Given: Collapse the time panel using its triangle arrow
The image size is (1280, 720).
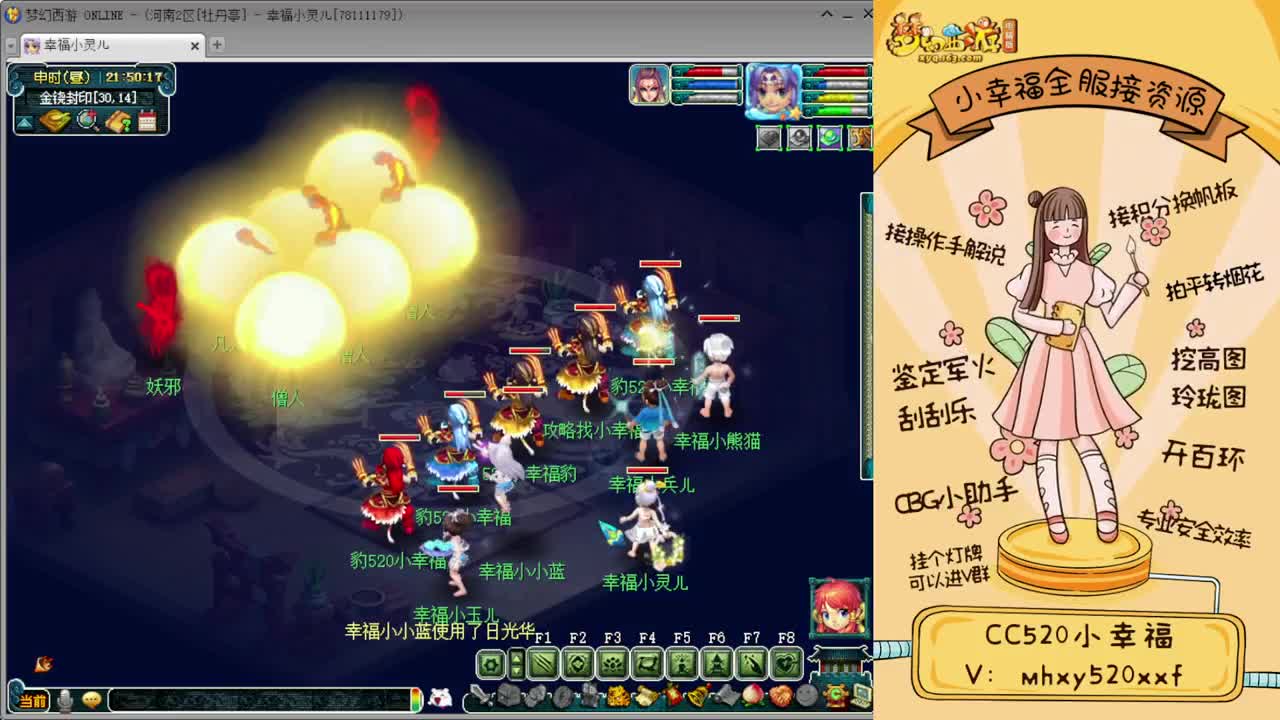Looking at the screenshot, I should pos(23,121).
